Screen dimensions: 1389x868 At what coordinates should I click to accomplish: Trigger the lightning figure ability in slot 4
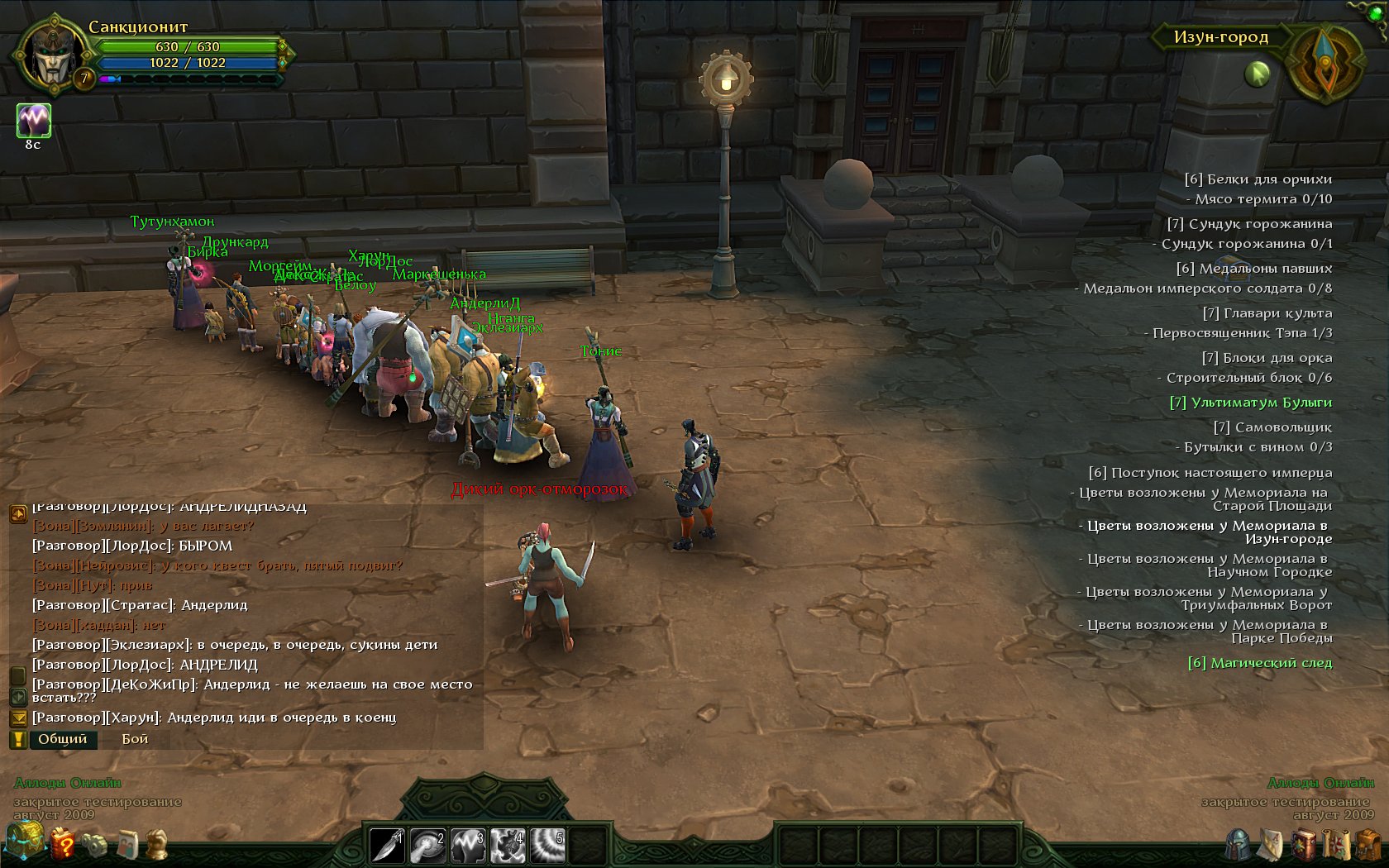click(x=508, y=846)
